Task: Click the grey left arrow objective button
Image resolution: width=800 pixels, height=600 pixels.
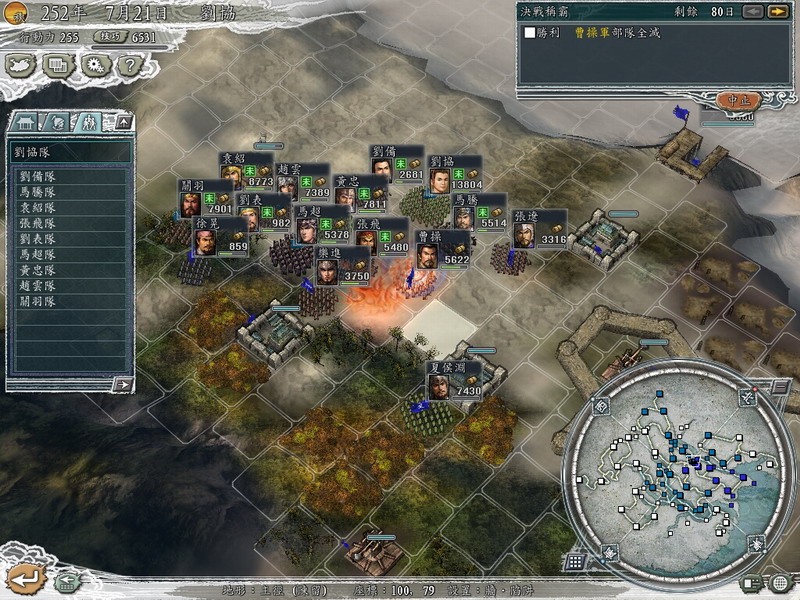Action: point(751,11)
